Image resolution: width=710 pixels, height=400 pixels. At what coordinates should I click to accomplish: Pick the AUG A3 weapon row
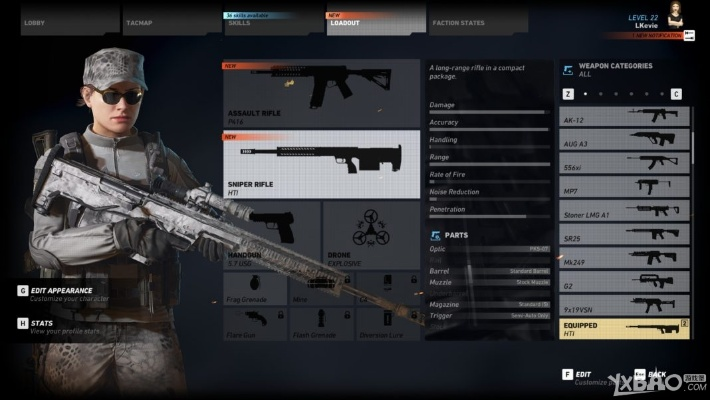(x=624, y=140)
